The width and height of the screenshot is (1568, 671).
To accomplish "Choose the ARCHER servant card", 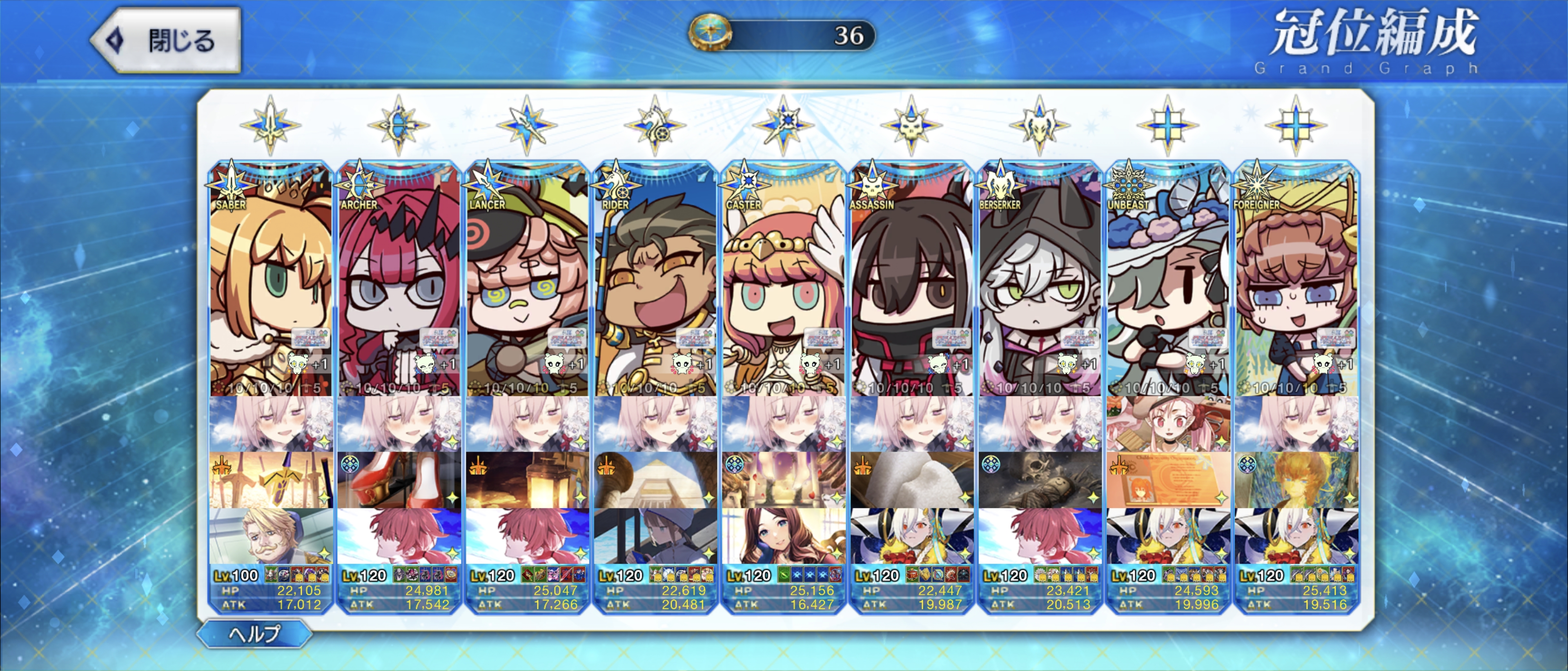I will coord(399,280).
